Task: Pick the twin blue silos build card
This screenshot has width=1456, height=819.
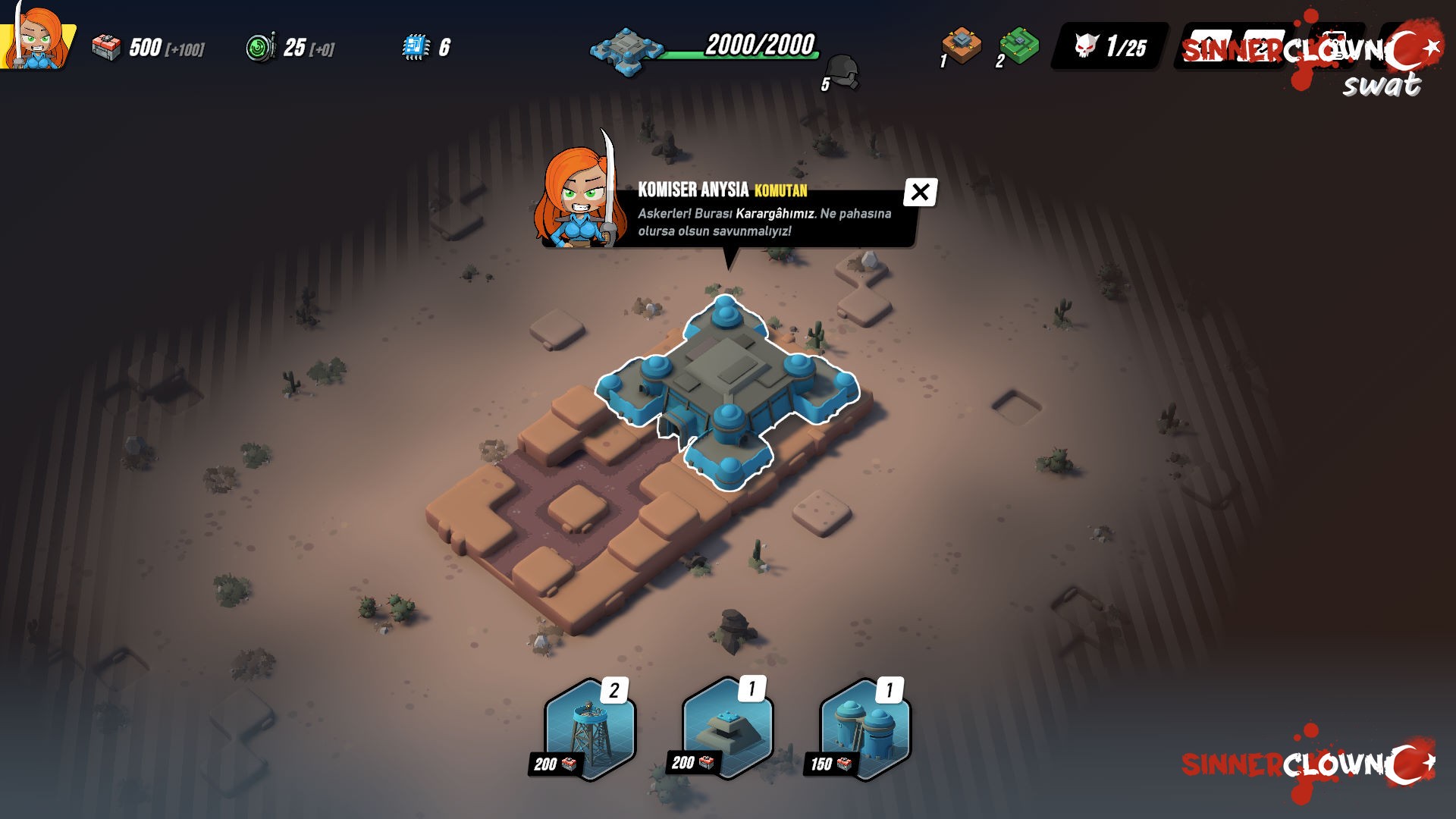Action: pos(865,730)
